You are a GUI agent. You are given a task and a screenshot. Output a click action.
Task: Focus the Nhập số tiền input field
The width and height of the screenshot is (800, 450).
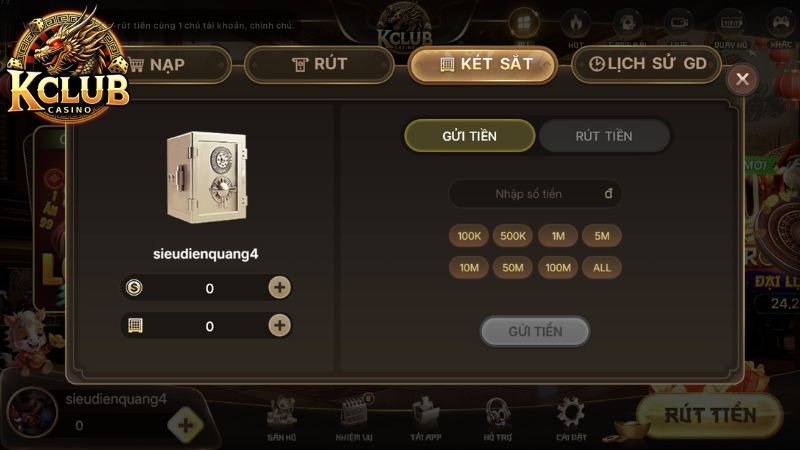535,194
